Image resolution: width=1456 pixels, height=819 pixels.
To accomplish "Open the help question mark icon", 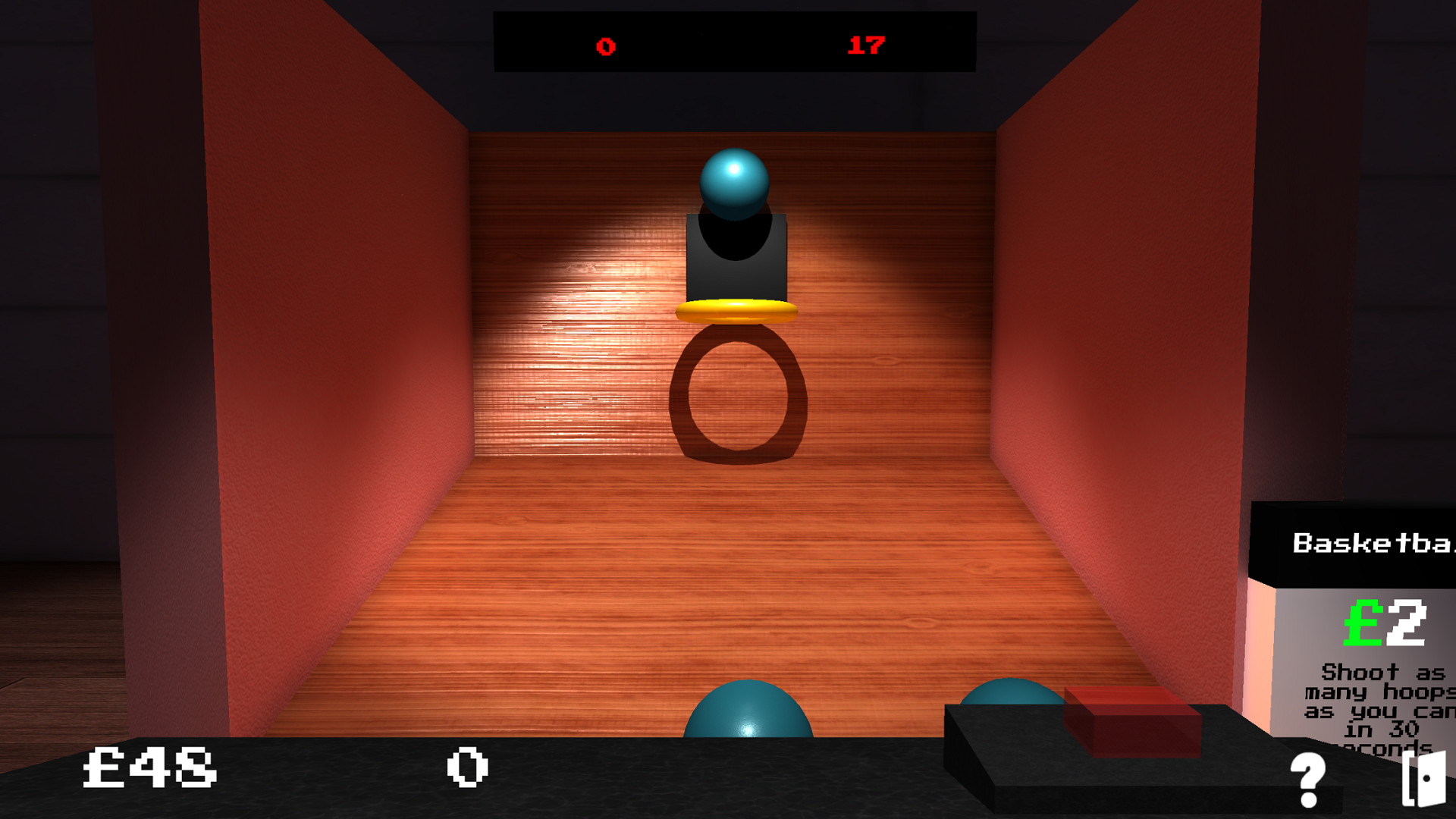I will pyautogui.click(x=1307, y=775).
